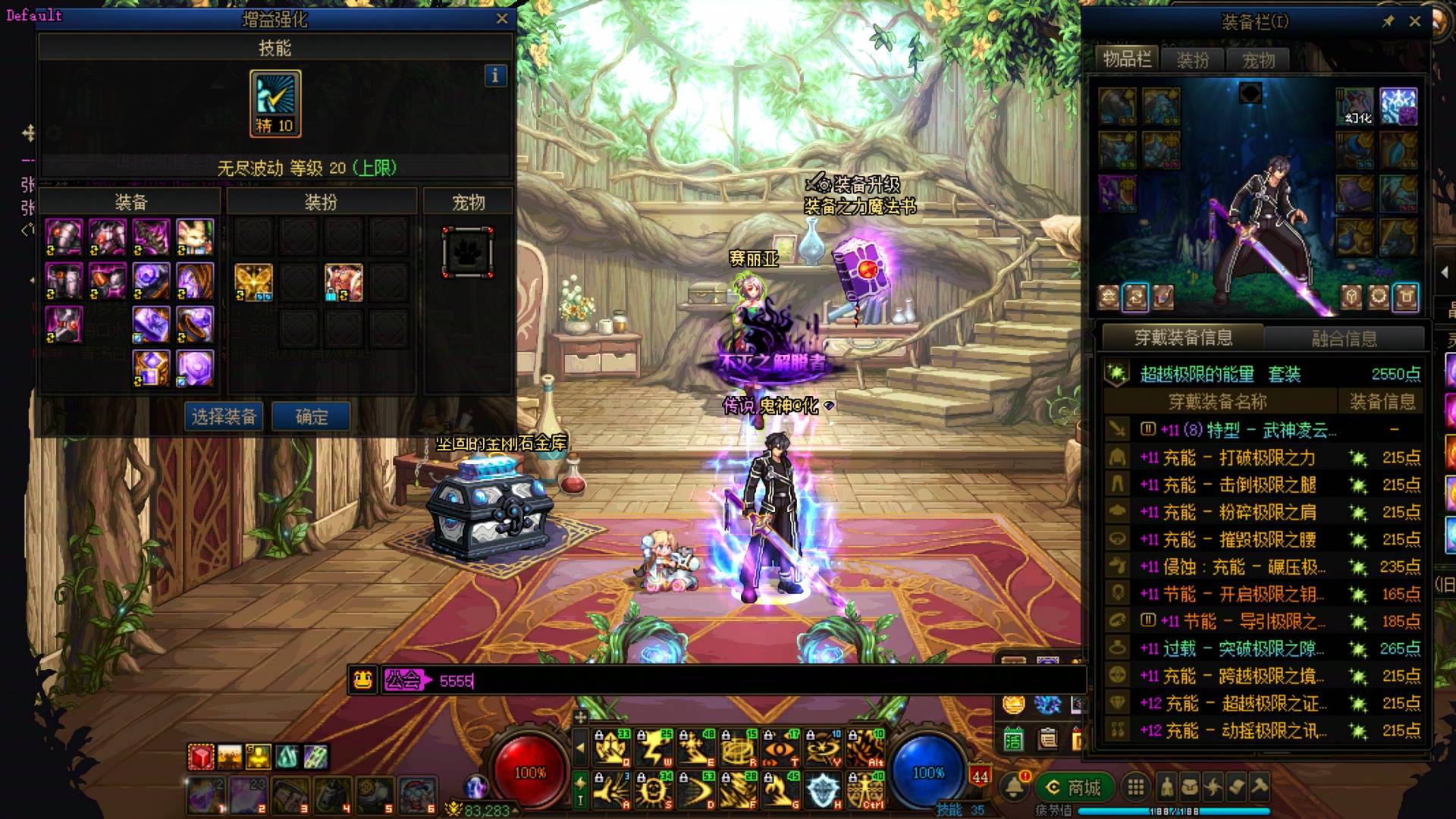This screenshot has height=819, width=1456.
Task: Click the 选择装备 button
Action: 224,416
